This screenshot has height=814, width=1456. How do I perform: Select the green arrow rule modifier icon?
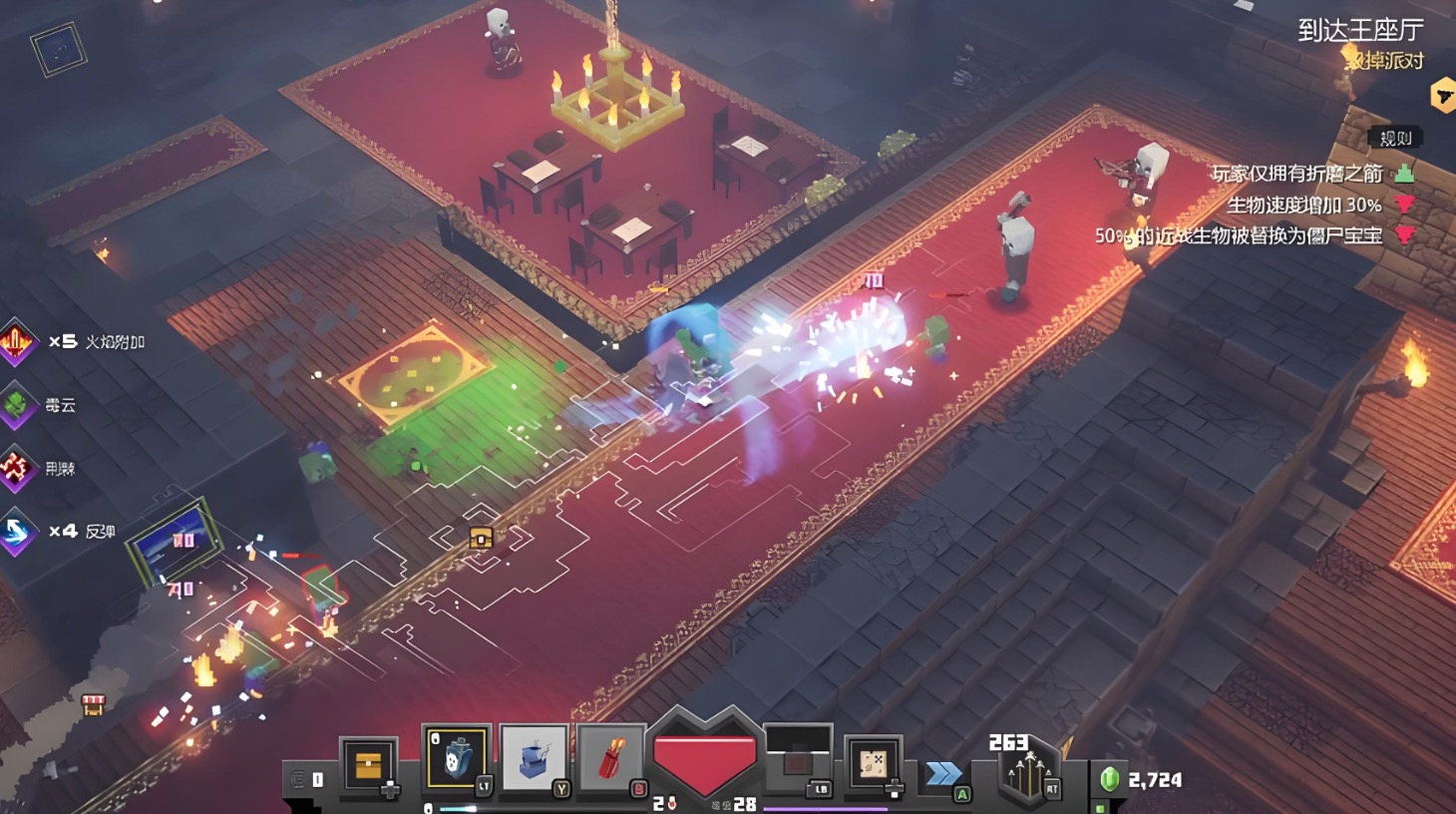tap(1404, 174)
